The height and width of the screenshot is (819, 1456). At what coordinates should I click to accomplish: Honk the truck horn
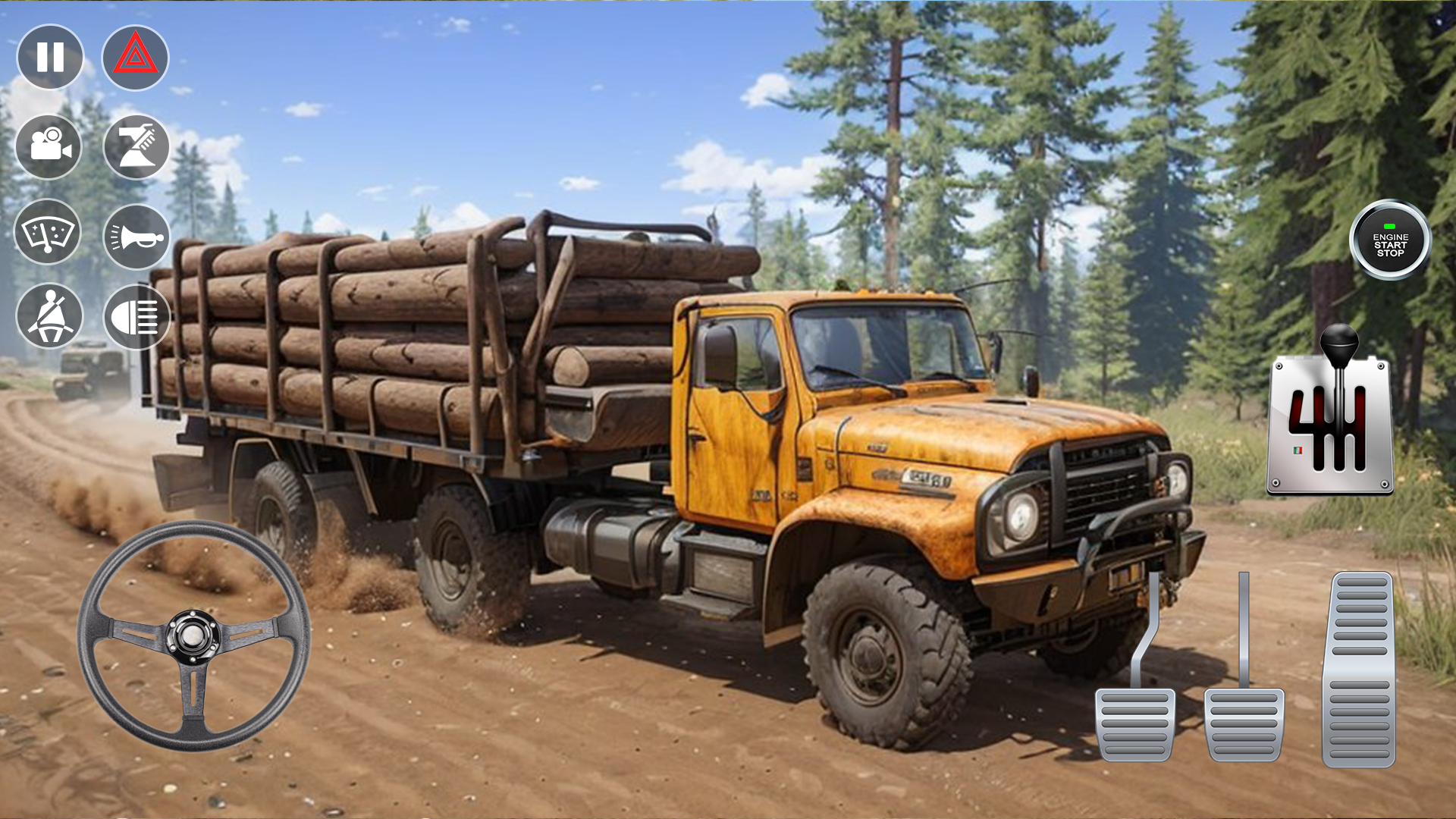(x=136, y=234)
